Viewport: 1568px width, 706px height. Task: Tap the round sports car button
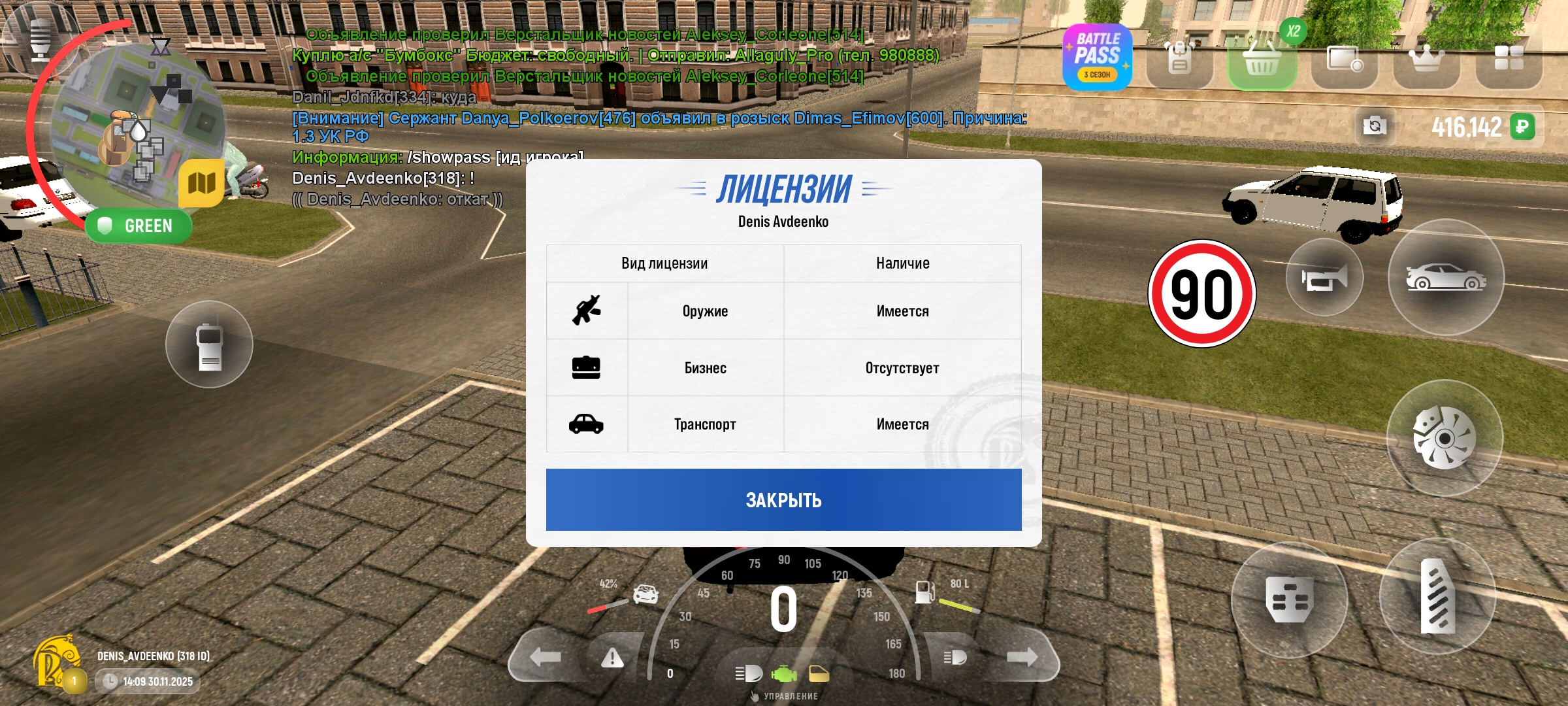pyautogui.click(x=1446, y=278)
